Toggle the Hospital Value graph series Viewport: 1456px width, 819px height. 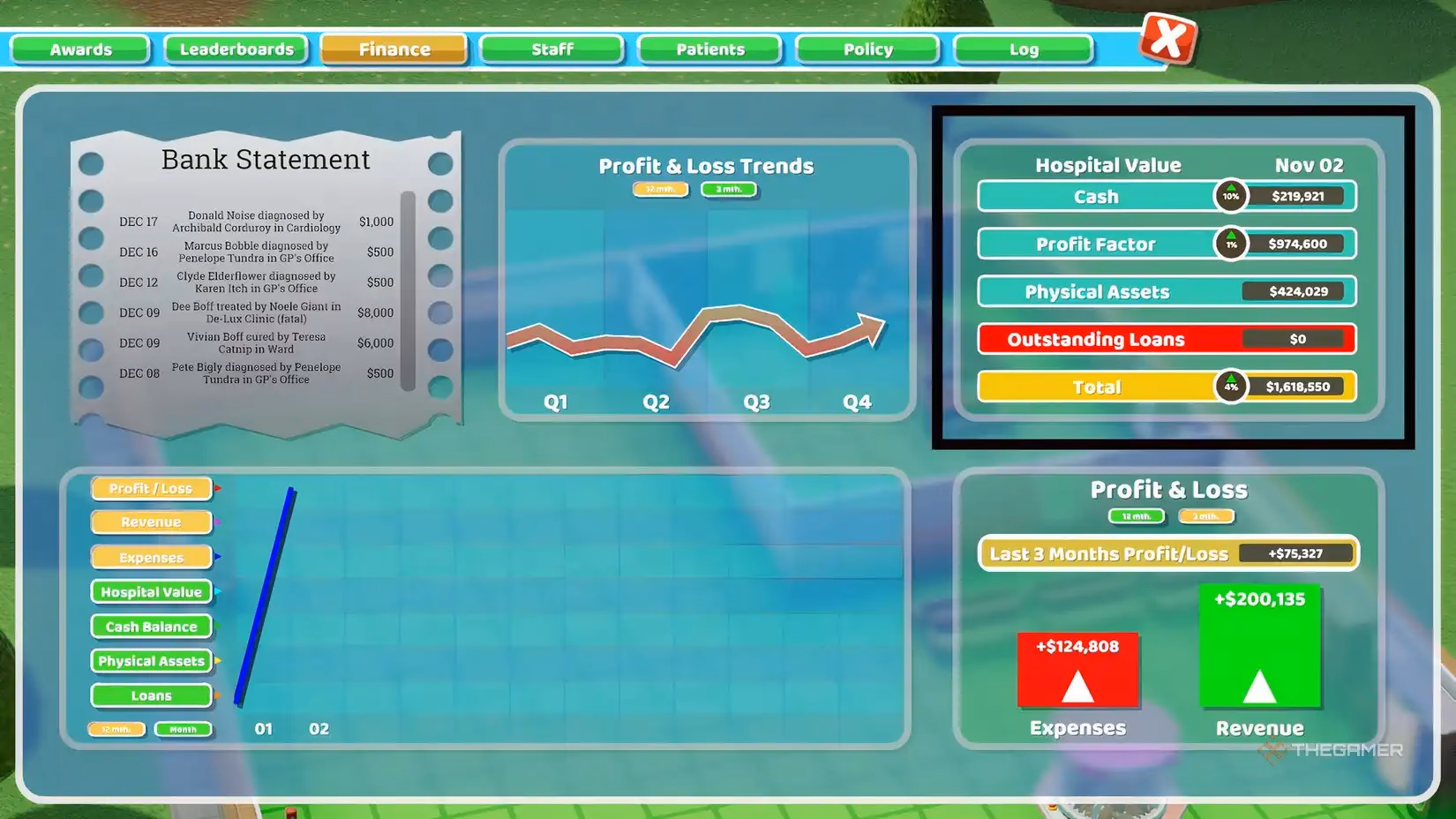point(151,591)
